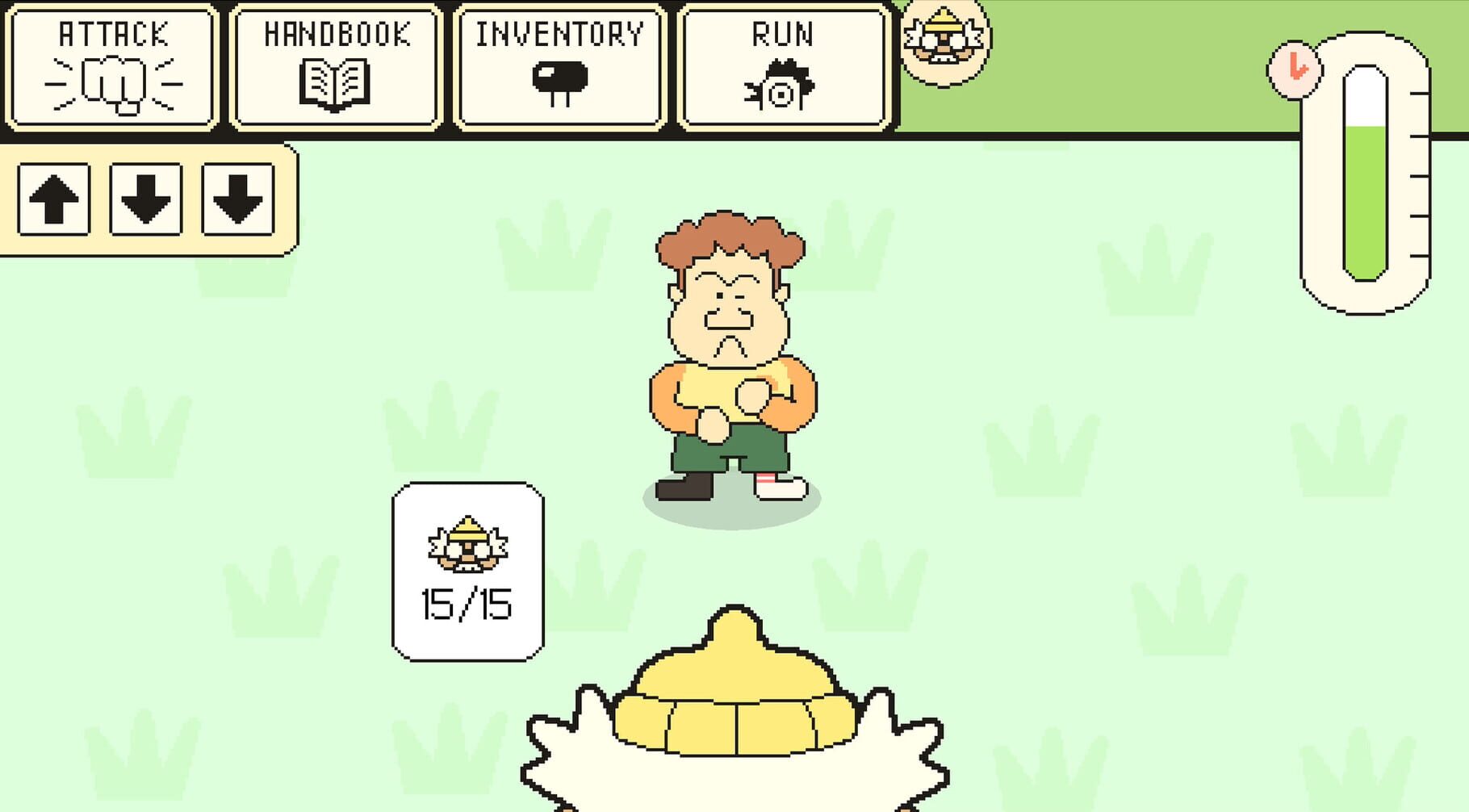Toggle the Attack command panel
Screen dimensions: 1469x812
[113, 65]
